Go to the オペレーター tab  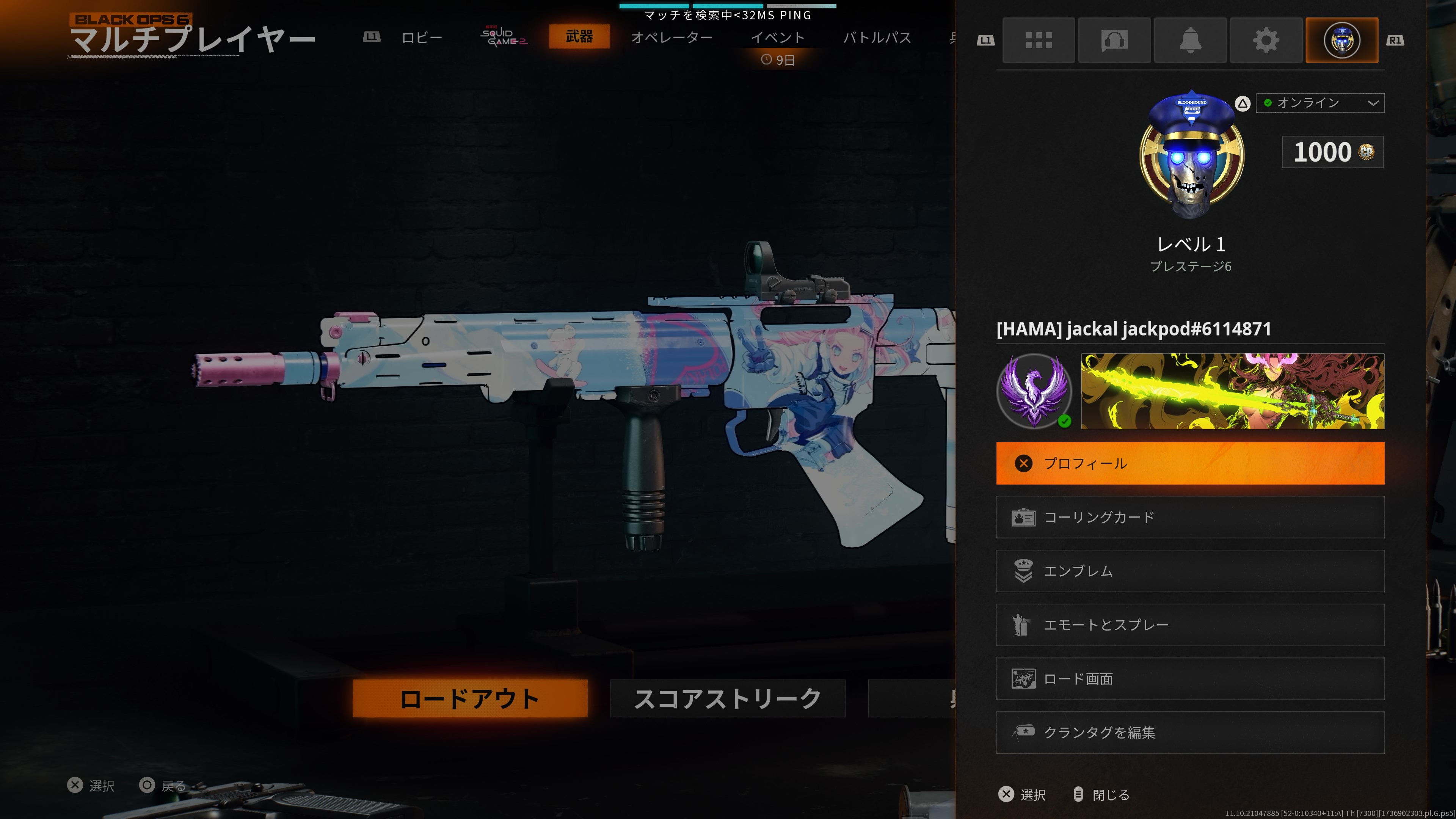672,37
